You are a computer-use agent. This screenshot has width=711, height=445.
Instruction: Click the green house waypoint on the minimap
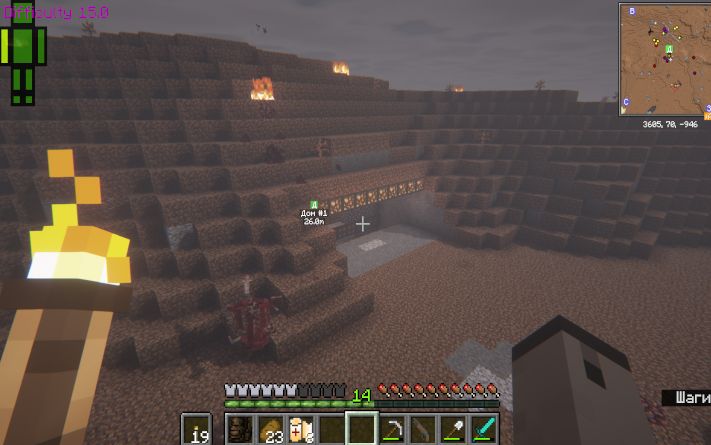click(x=669, y=49)
